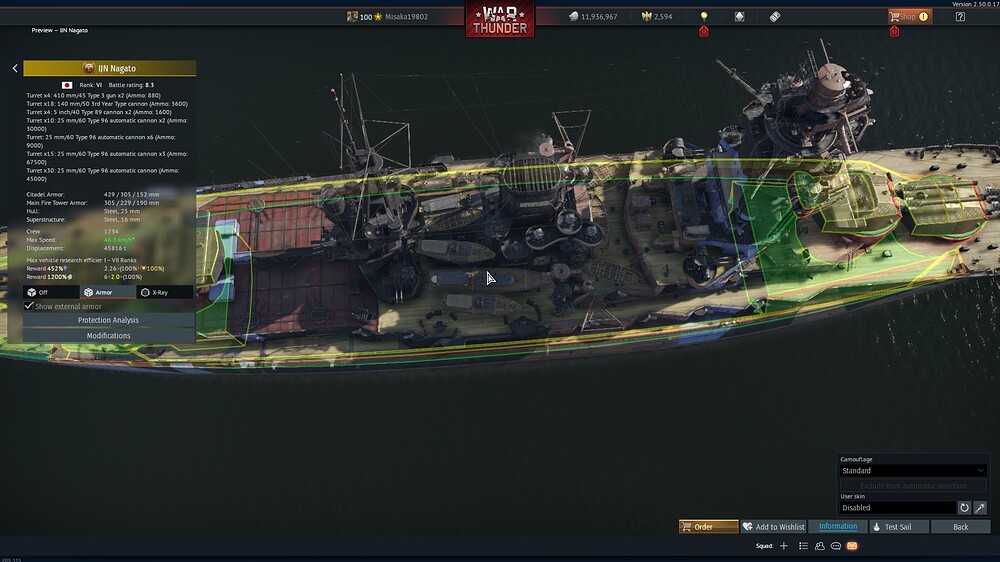Open the Camouflage dropdown set to Standard
1000x562 pixels.
913,470
